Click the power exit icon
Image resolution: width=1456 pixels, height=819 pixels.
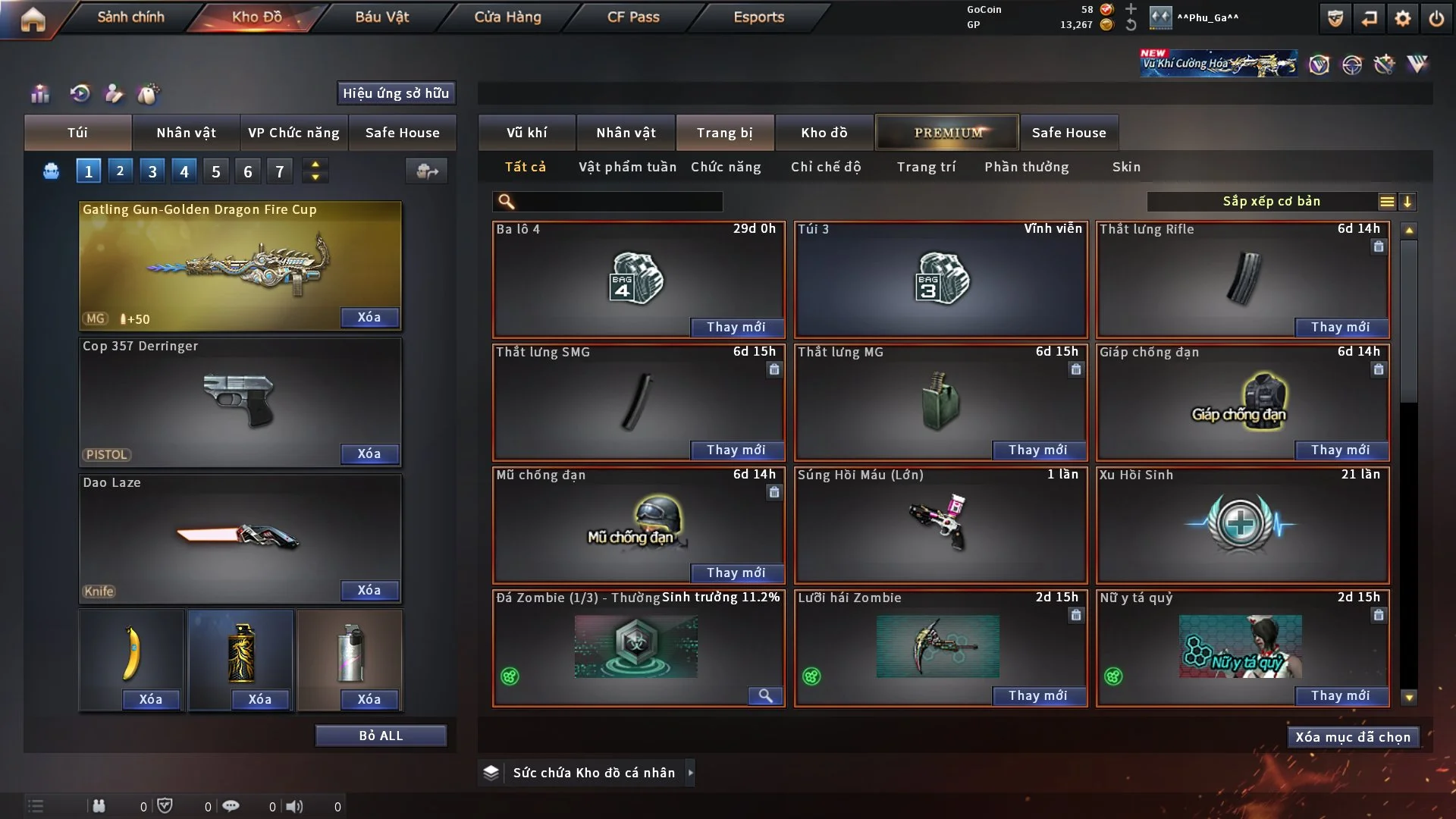coord(1436,18)
